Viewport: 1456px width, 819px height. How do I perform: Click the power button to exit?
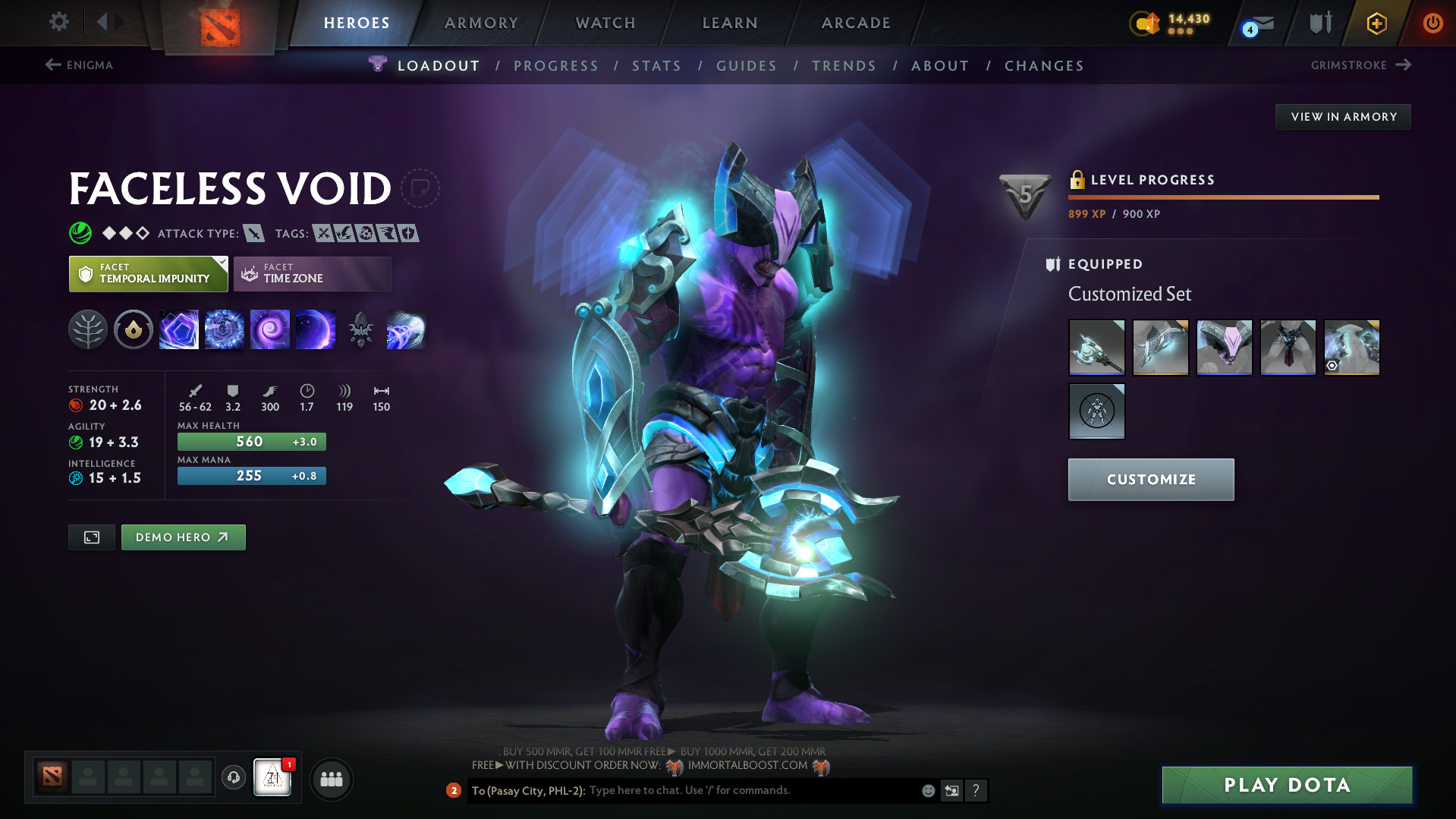tap(1432, 23)
